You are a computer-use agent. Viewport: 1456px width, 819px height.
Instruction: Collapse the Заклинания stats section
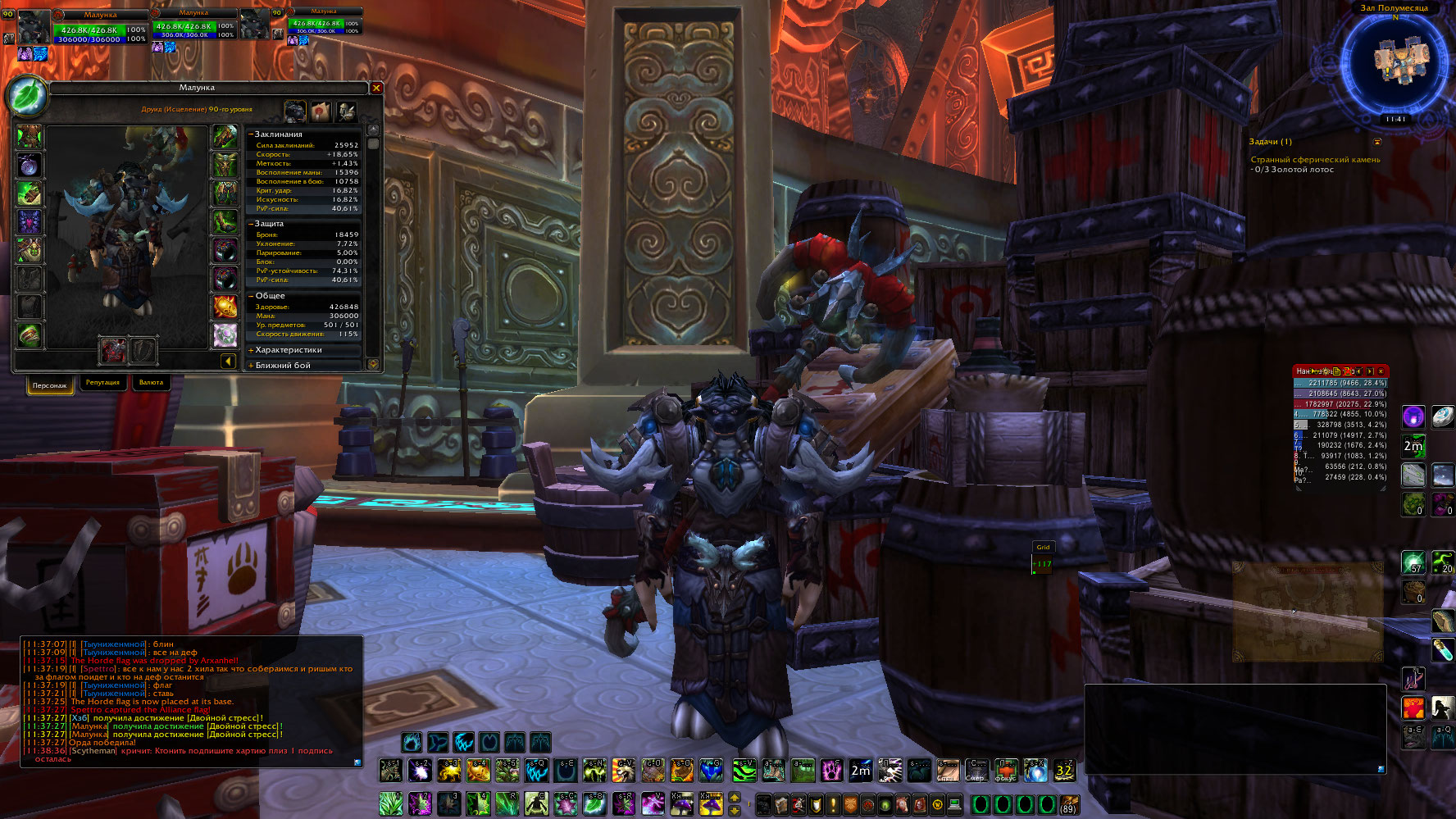(252, 134)
